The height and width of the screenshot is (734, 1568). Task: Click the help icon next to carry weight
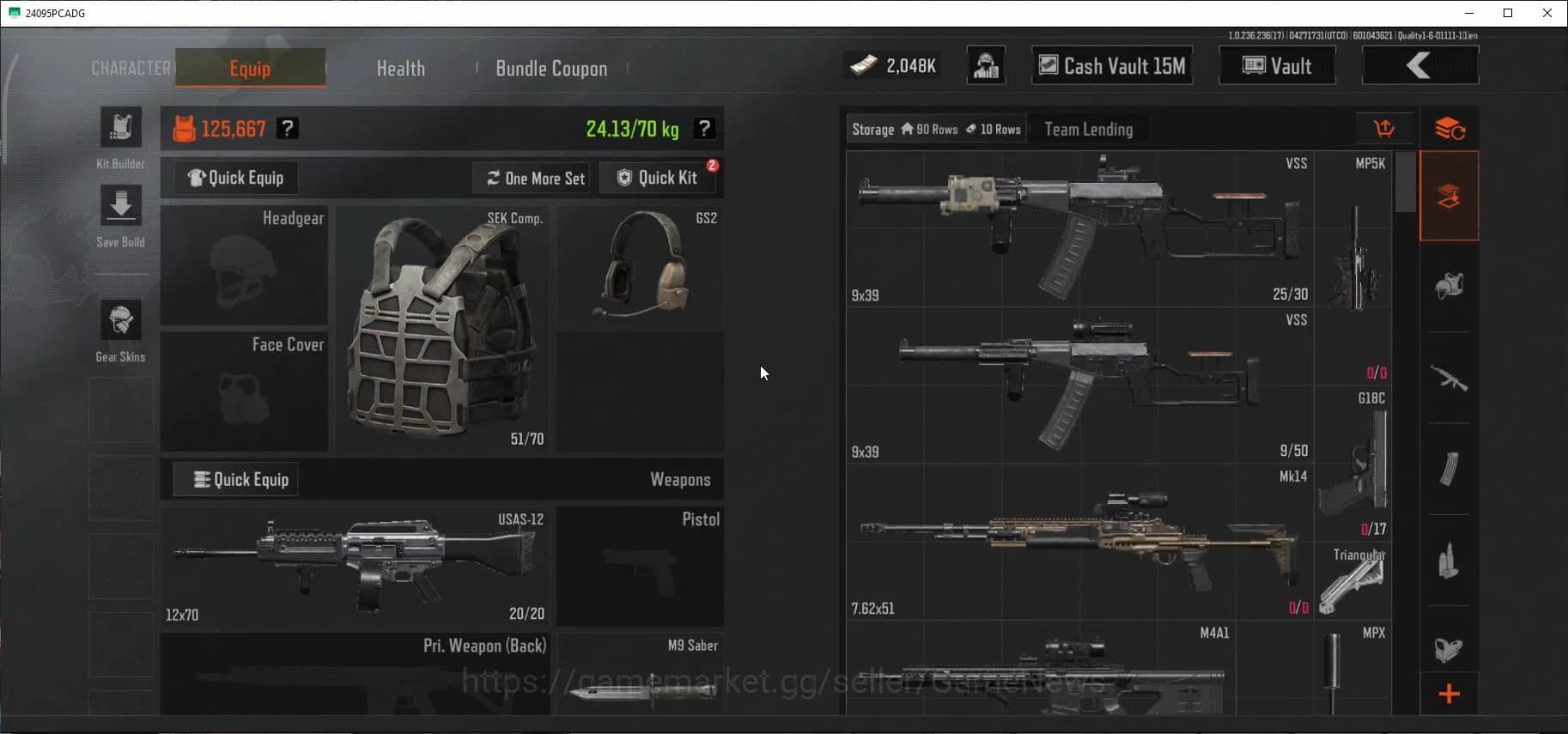click(x=705, y=128)
